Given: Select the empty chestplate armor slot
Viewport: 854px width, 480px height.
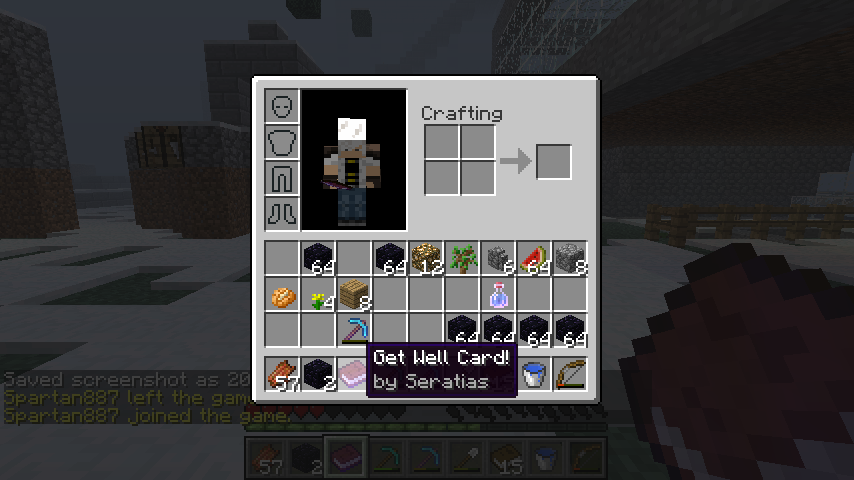Looking at the screenshot, I should click(281, 142).
